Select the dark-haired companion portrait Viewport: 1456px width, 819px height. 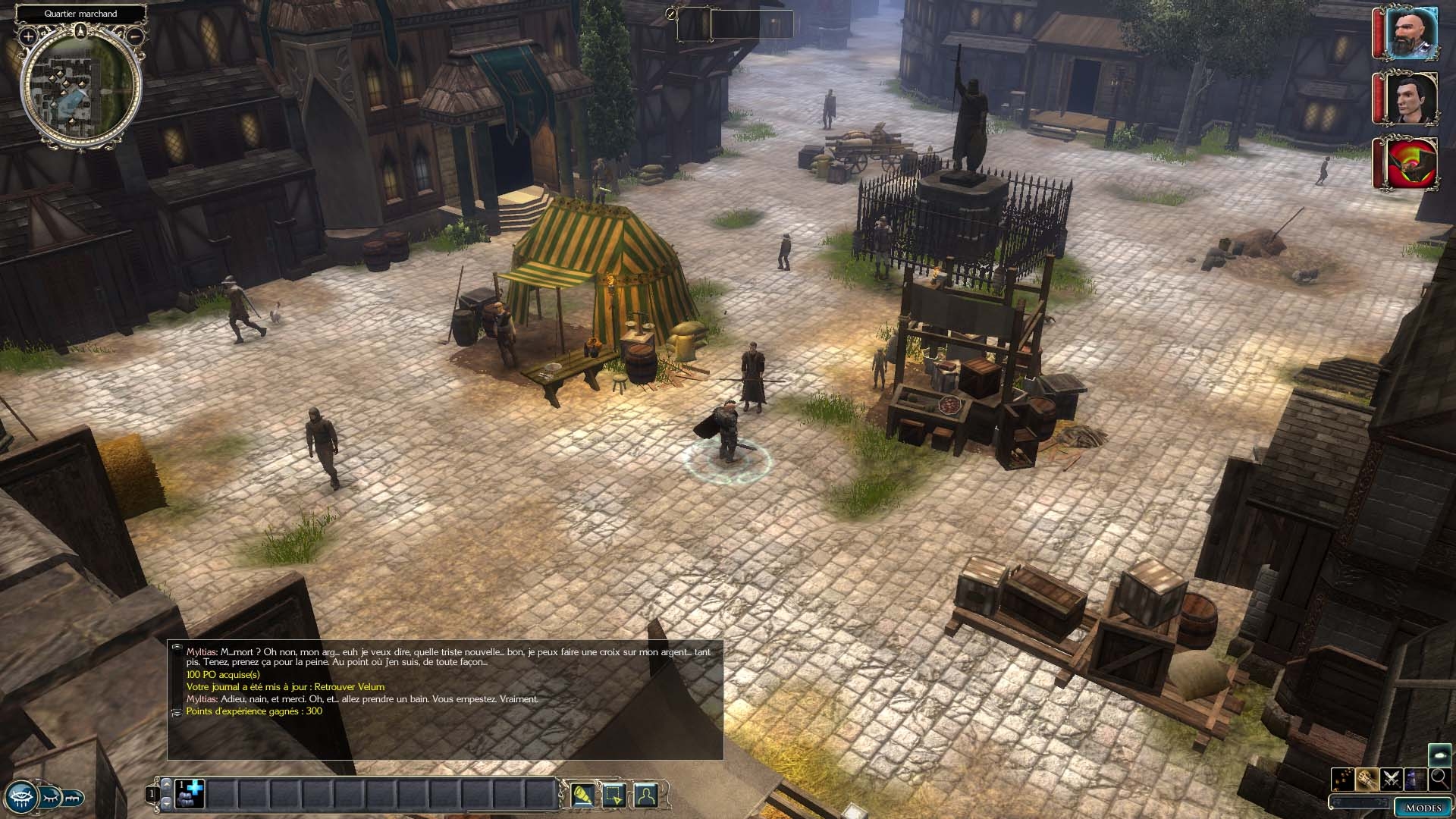tap(1412, 97)
